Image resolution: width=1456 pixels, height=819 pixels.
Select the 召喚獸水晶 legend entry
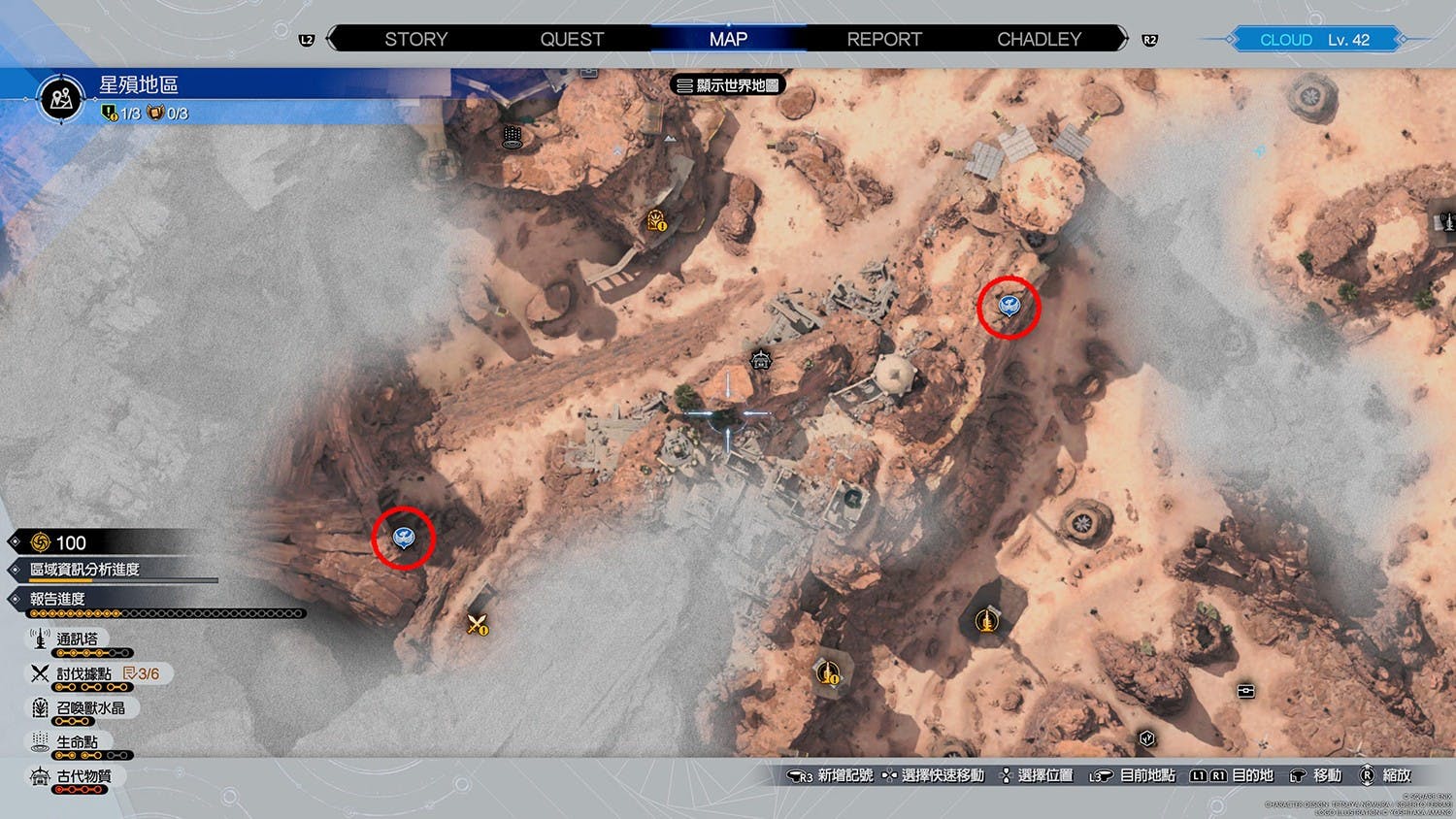(x=90, y=708)
